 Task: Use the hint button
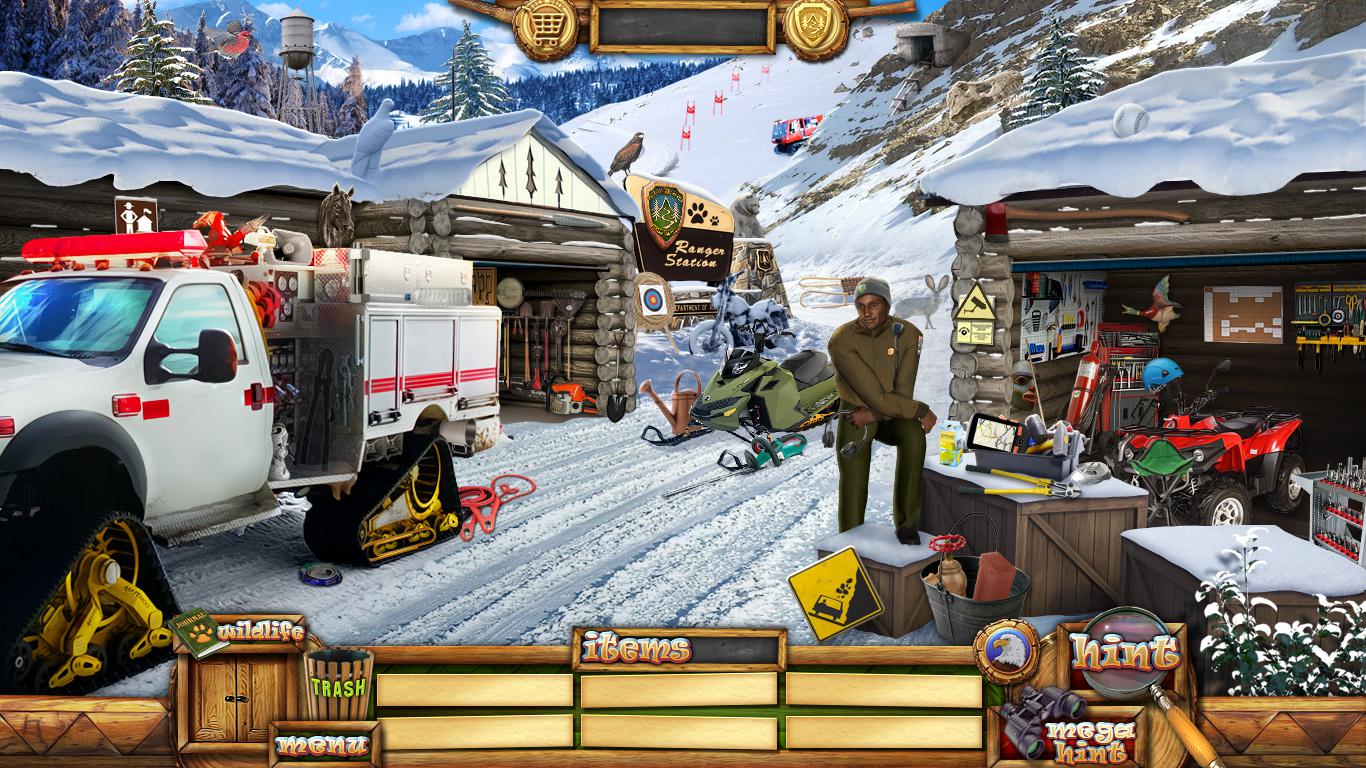[x=1125, y=654]
